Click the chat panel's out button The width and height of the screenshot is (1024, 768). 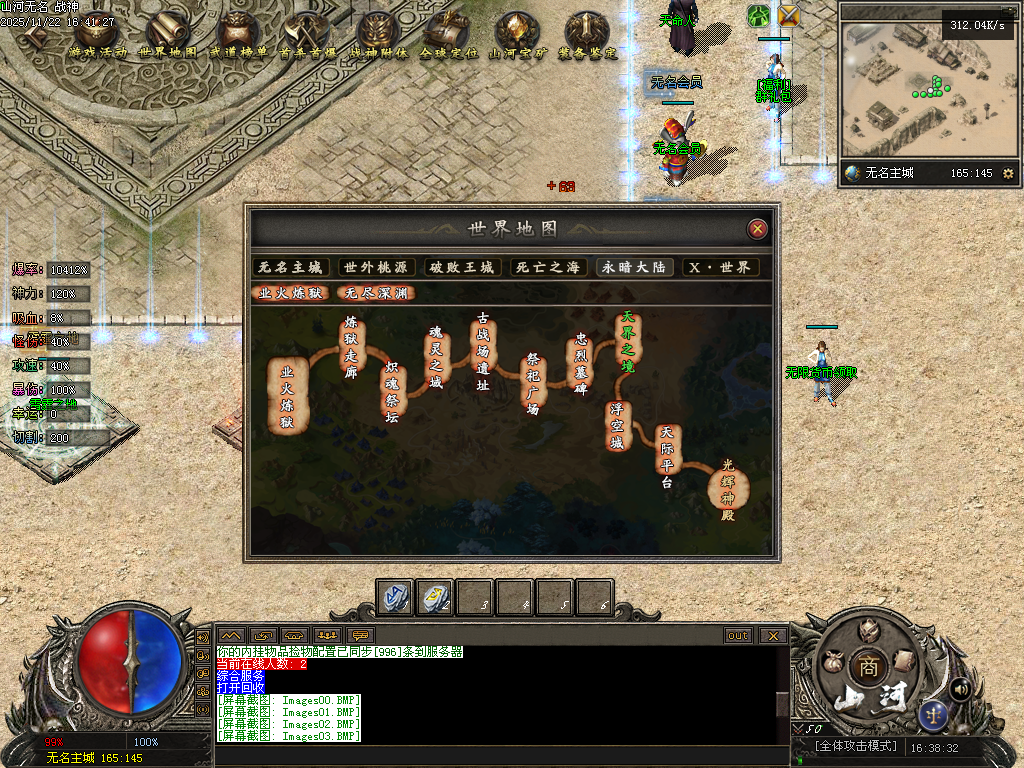(x=738, y=635)
